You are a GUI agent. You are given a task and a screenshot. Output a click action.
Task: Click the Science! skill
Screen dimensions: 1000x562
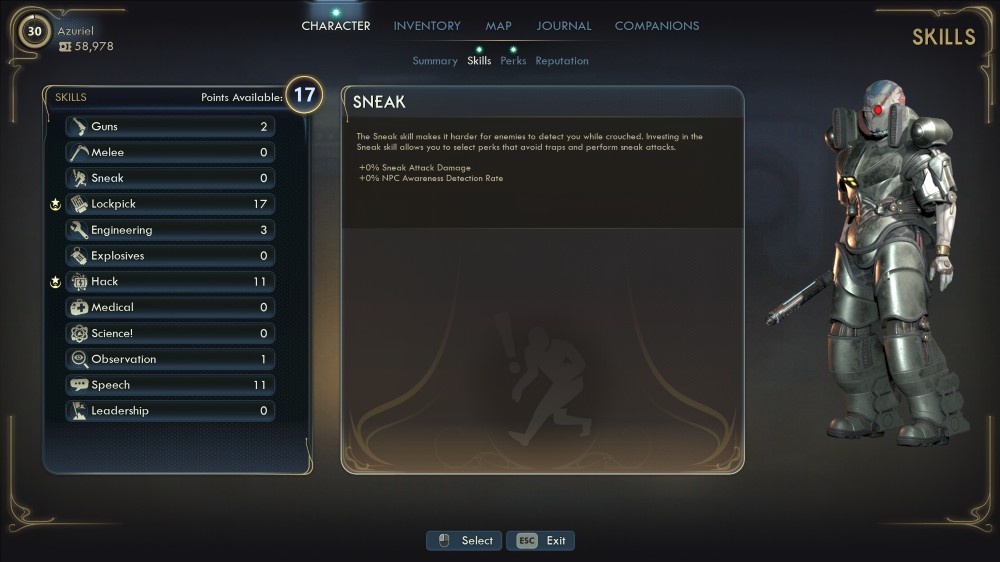[170, 333]
